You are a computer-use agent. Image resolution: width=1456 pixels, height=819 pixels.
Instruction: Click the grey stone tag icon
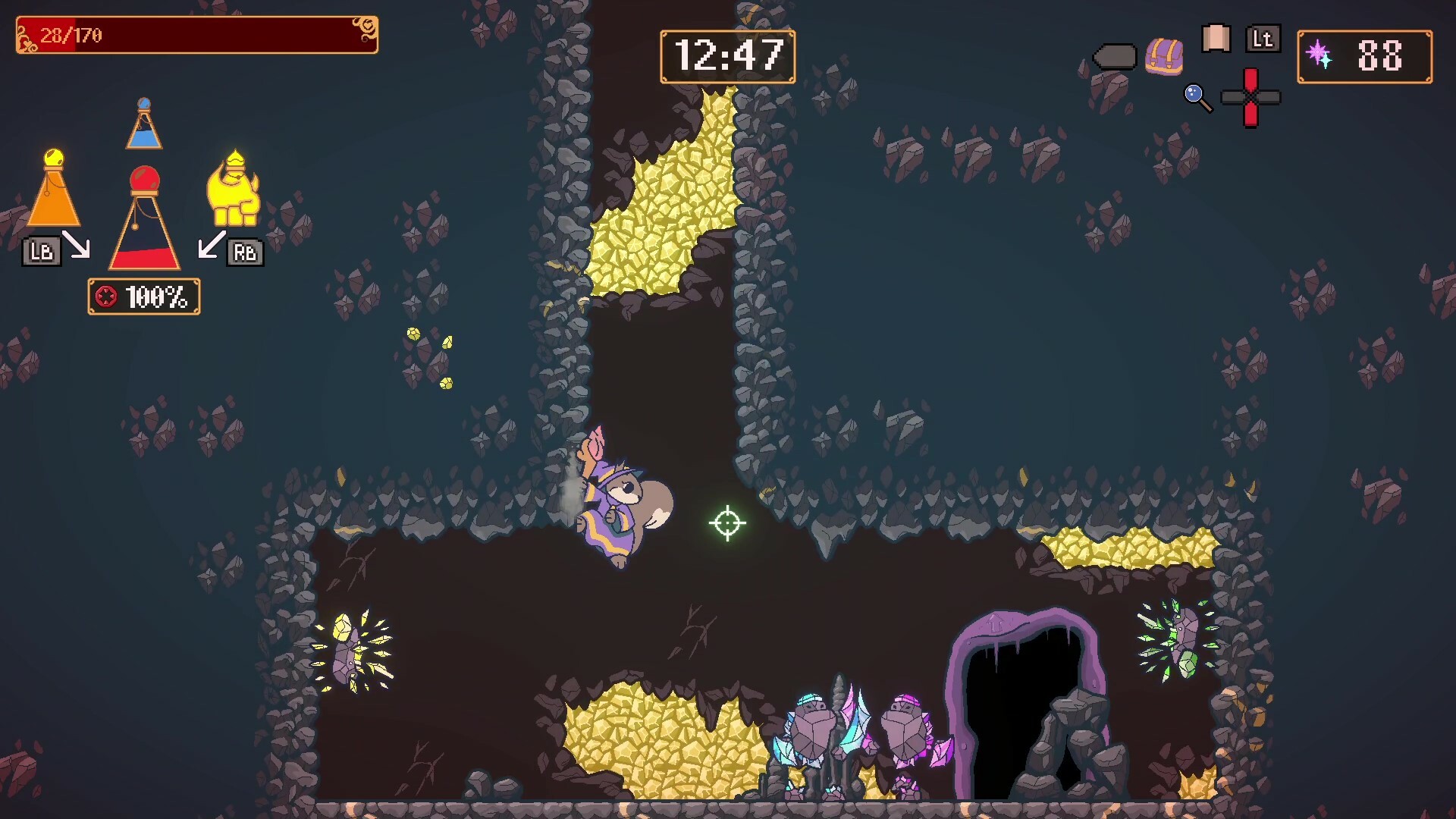click(x=1114, y=57)
